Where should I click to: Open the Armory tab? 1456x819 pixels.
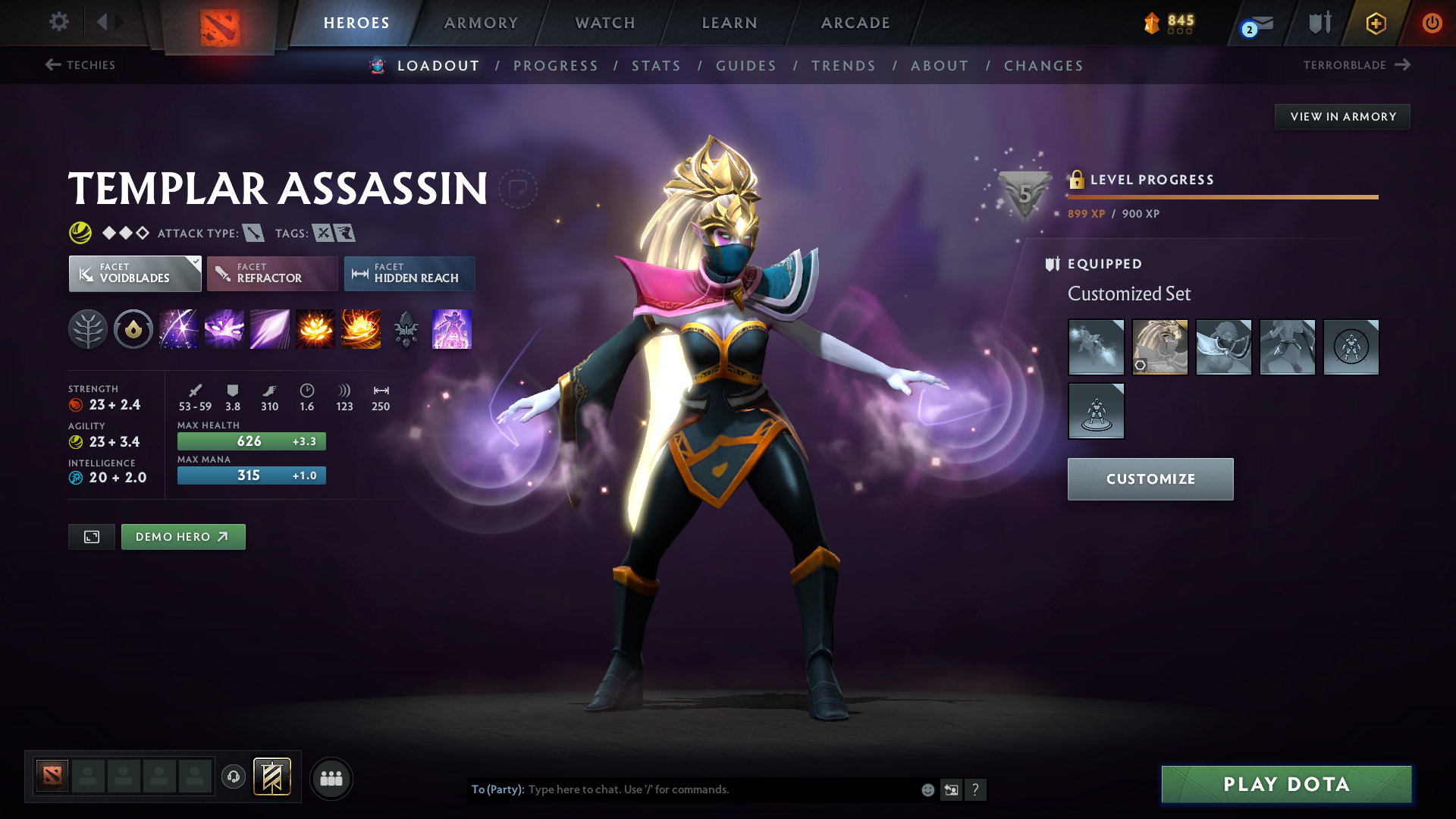[481, 23]
